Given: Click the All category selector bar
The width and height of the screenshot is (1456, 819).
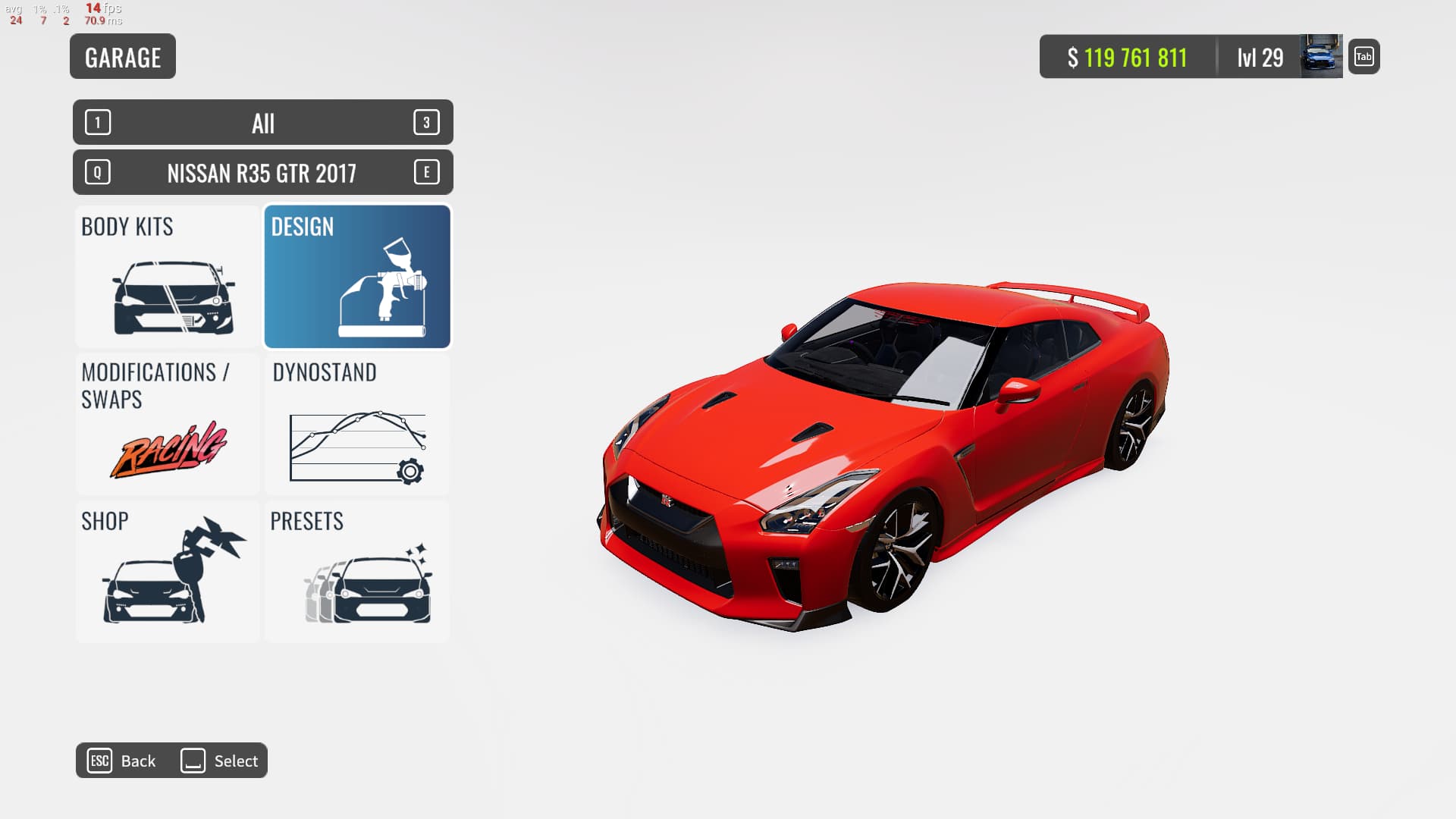Looking at the screenshot, I should pyautogui.click(x=262, y=123).
